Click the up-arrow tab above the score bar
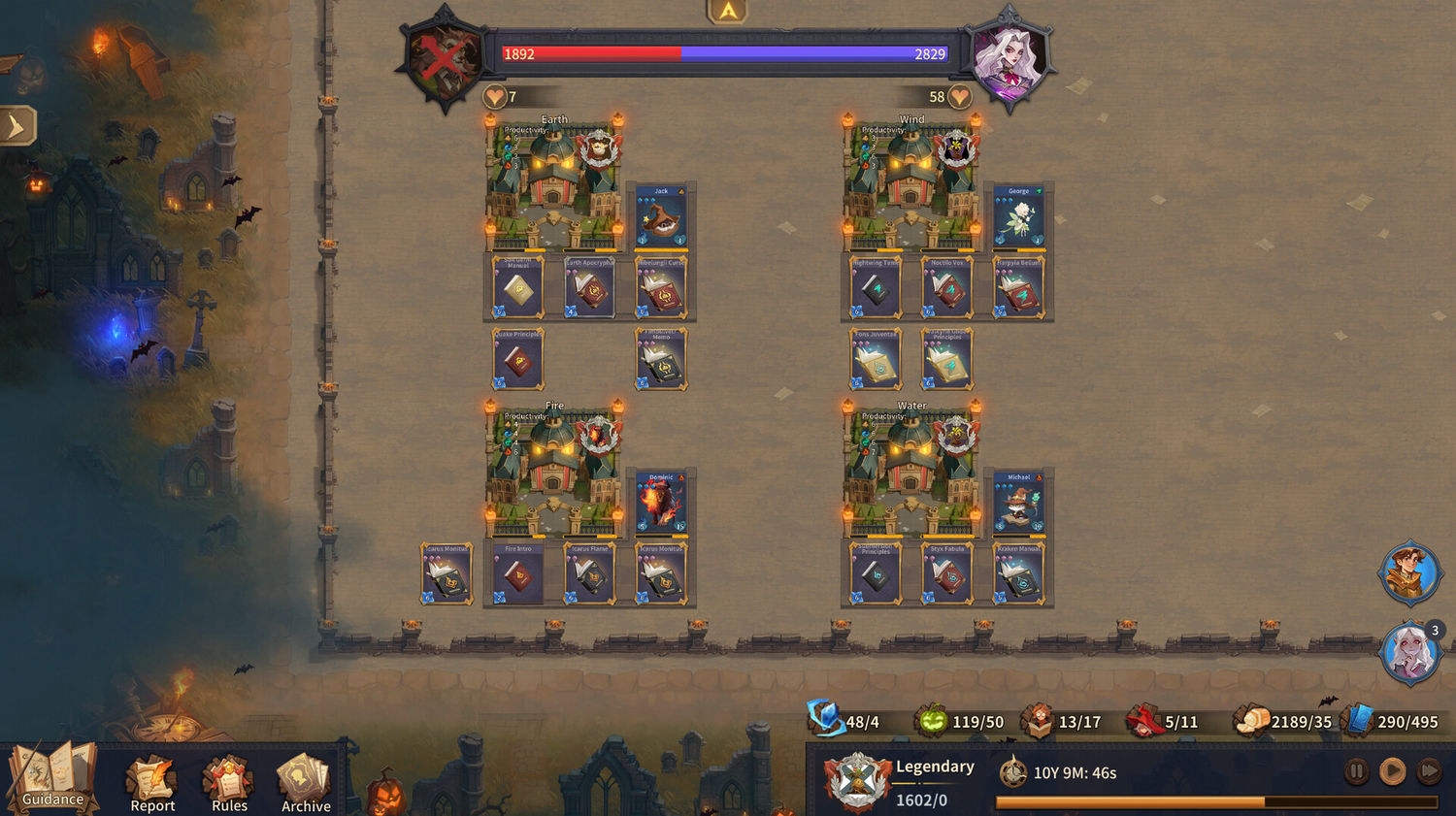This screenshot has height=816, width=1456. point(727,12)
